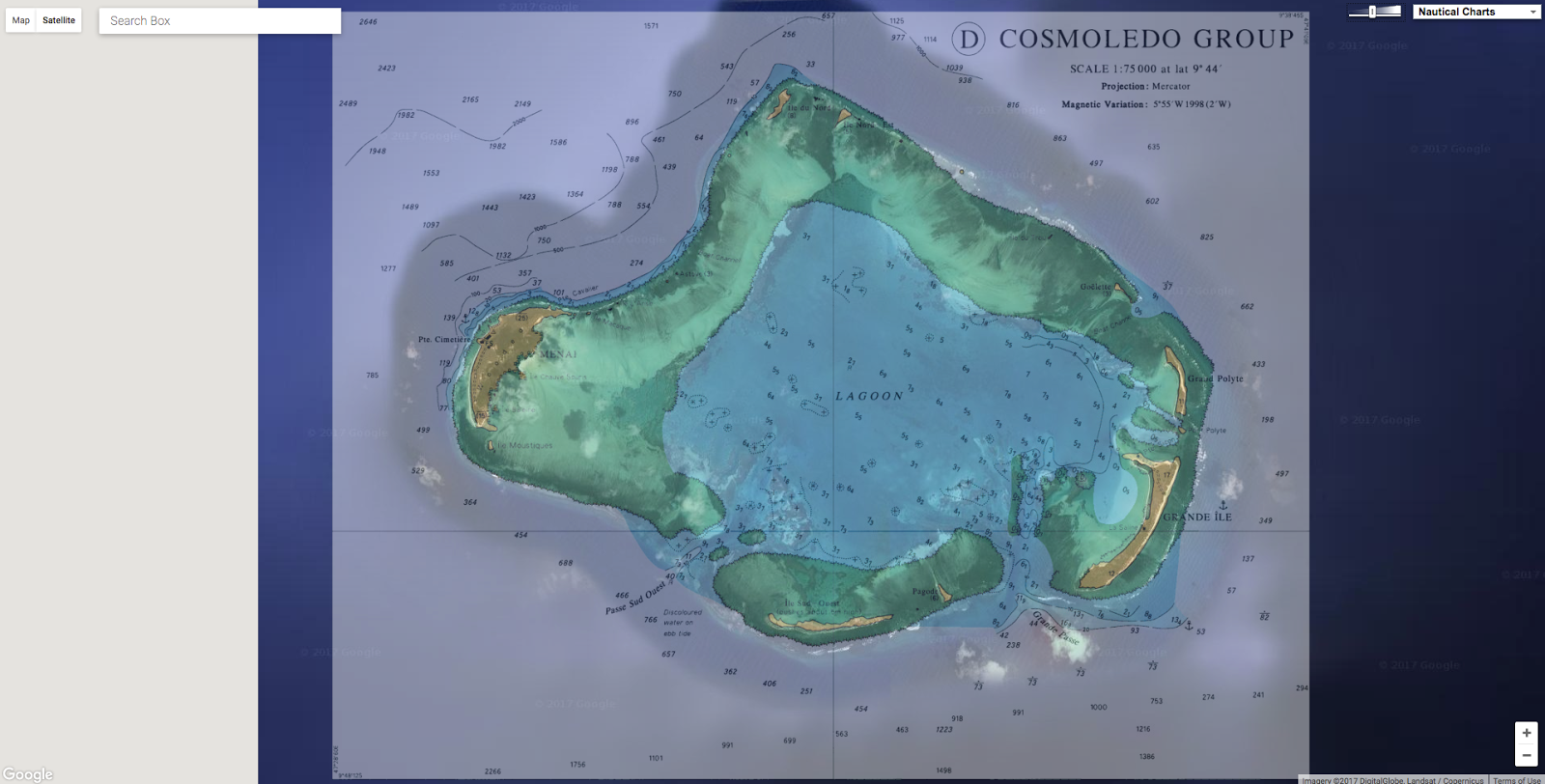Switch to the Map tab
1545x784 pixels.
(19, 19)
